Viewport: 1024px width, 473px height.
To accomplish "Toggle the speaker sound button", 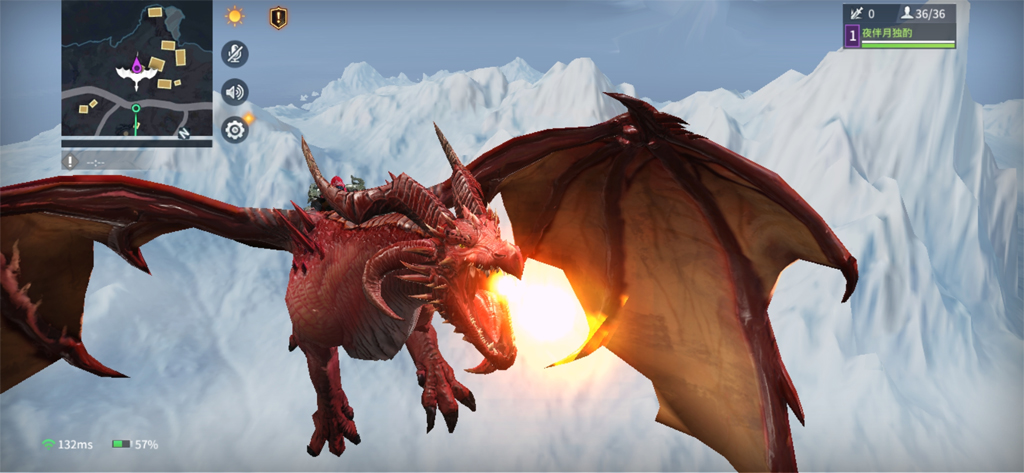I will point(235,92).
